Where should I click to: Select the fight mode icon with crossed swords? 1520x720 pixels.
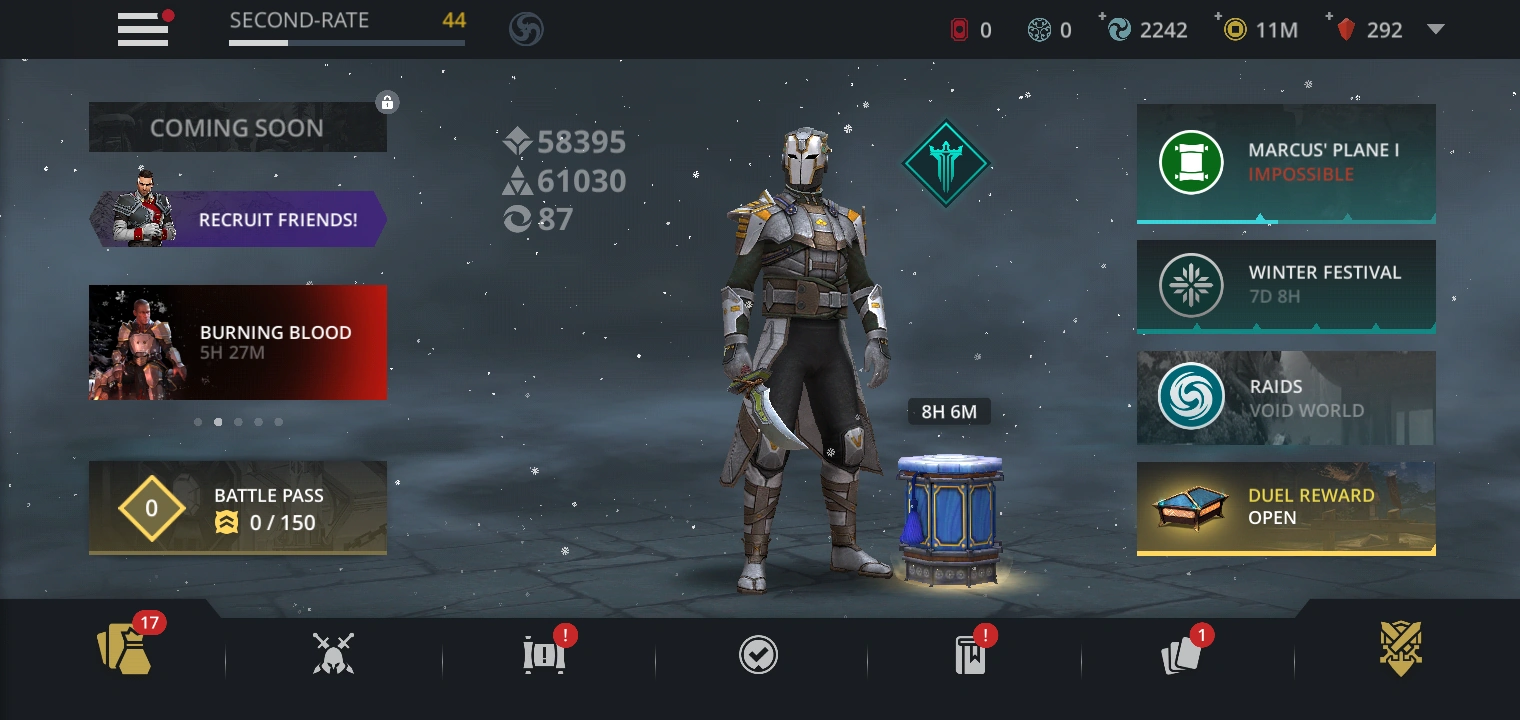pos(332,650)
